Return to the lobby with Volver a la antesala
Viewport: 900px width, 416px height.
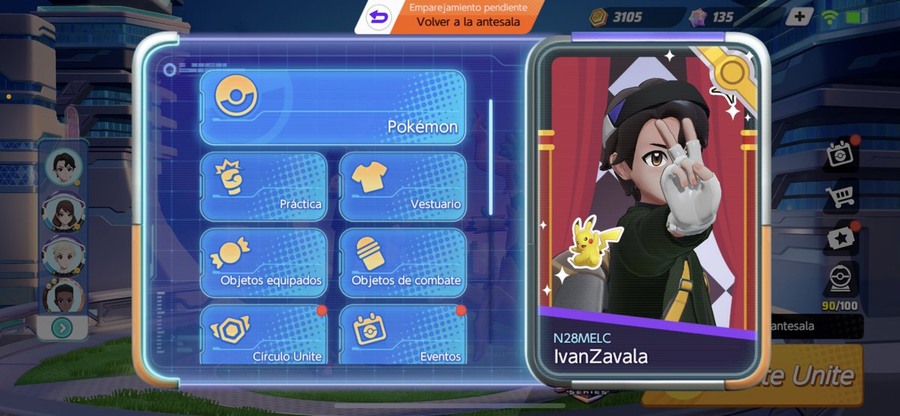(x=465, y=17)
